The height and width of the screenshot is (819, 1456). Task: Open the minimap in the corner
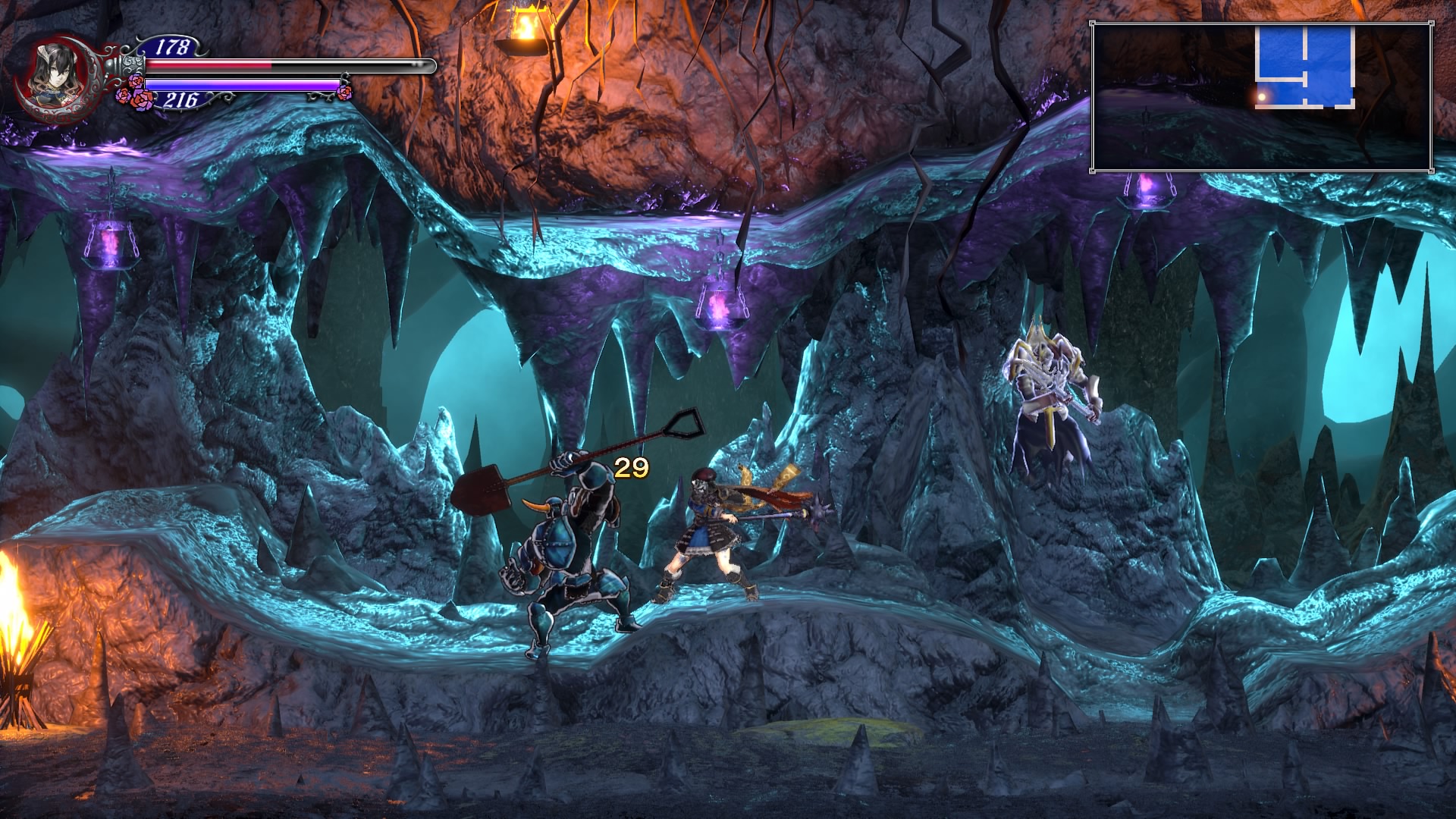tap(1261, 97)
